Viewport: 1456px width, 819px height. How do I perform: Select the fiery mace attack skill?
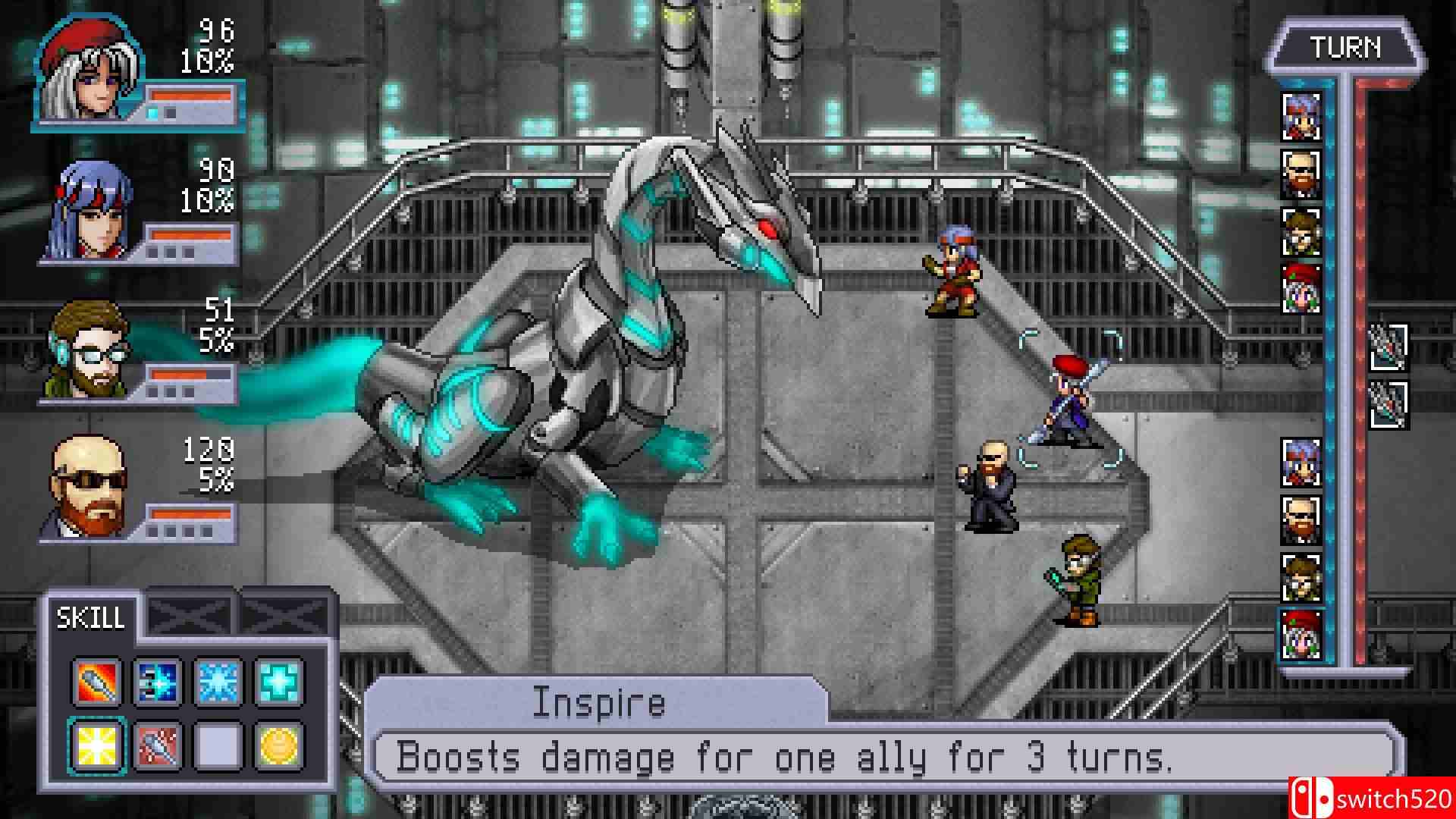[96, 680]
